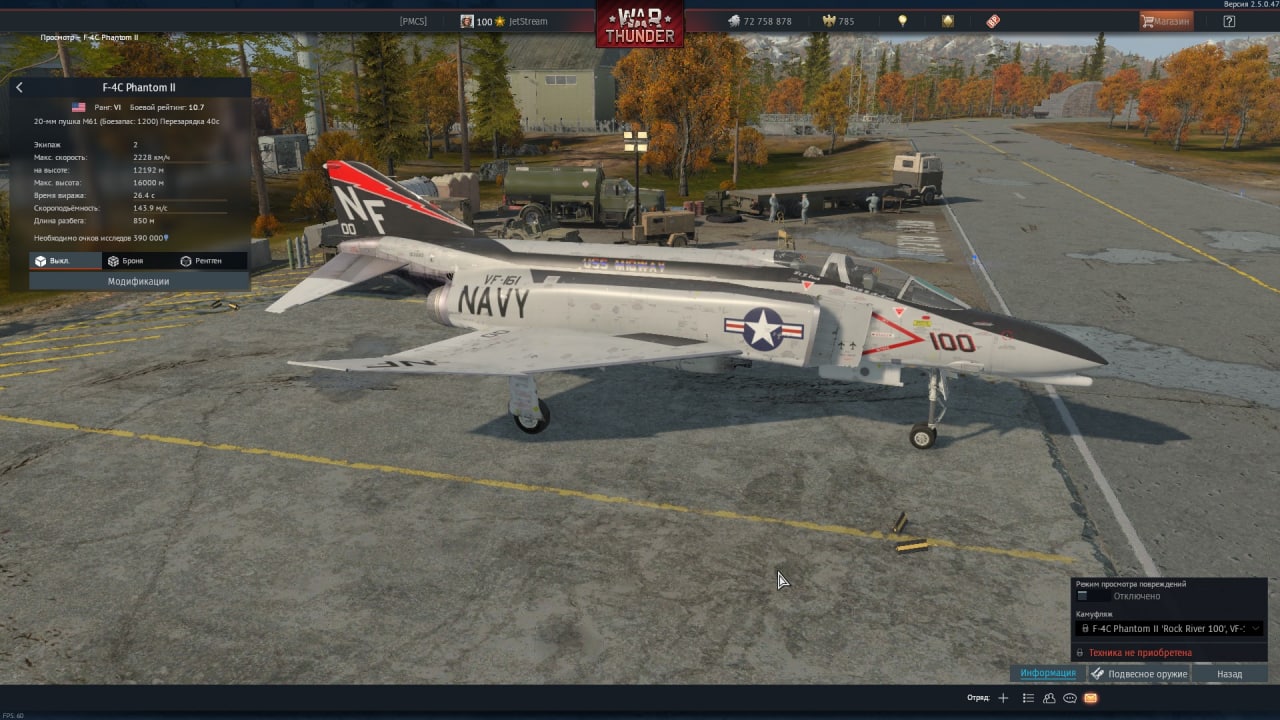
Task: Click the back arrow beside F-4C Phantom II
Action: pos(19,88)
